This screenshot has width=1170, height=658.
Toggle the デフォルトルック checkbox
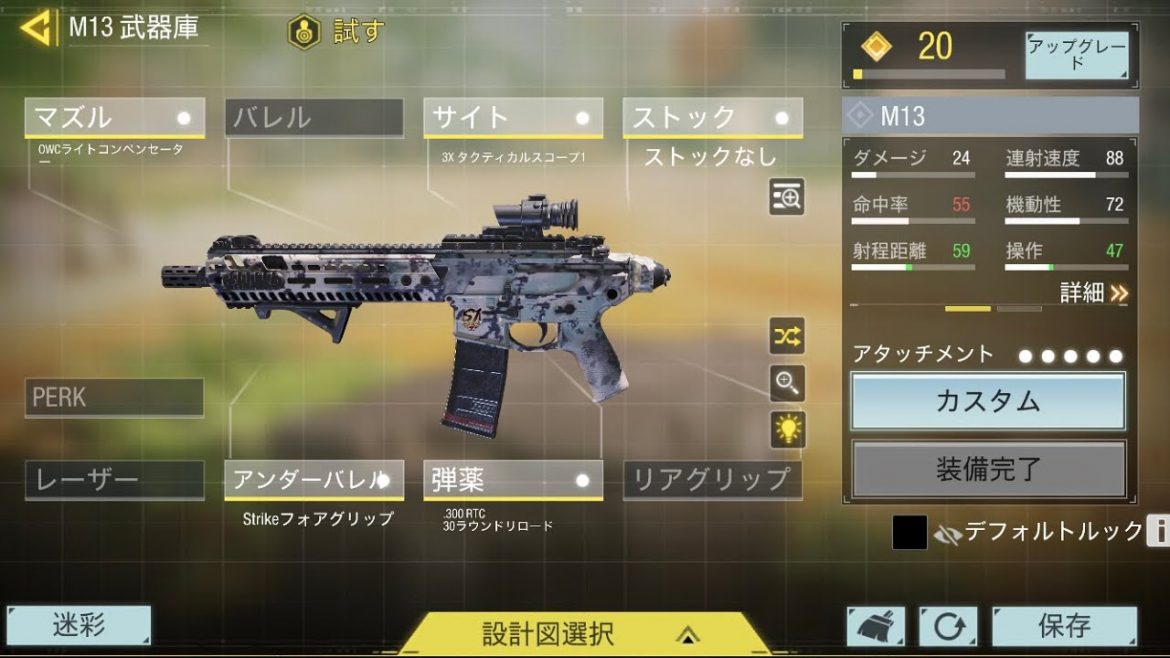tap(909, 533)
